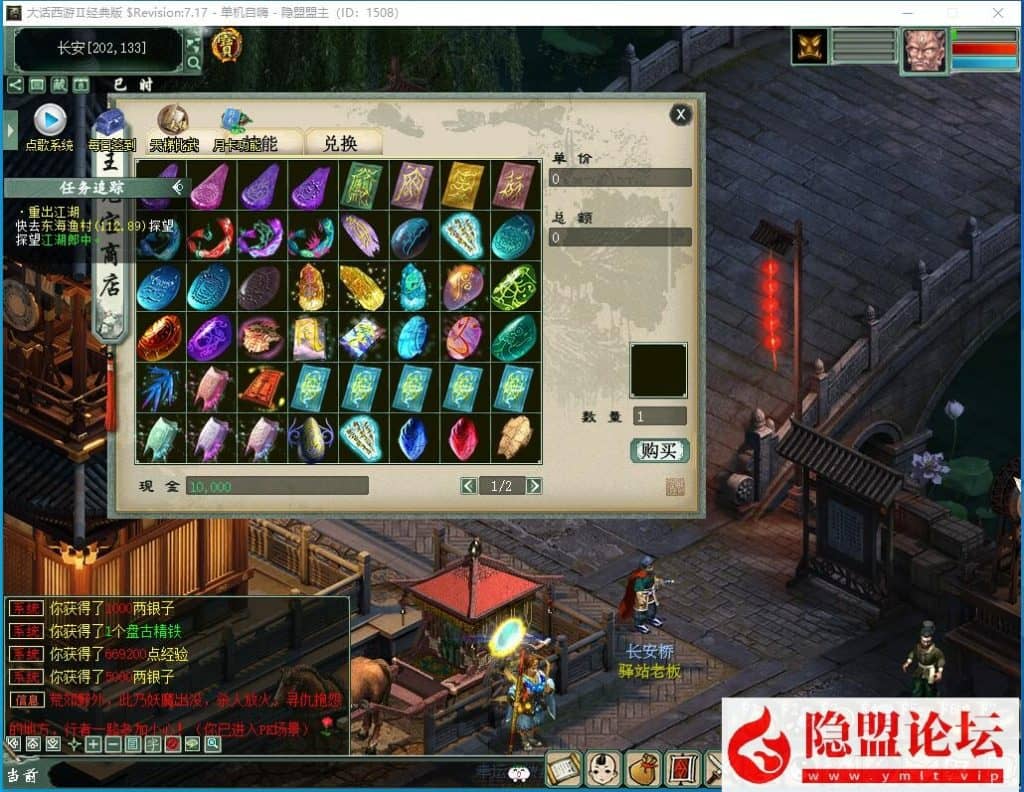Viewport: 1024px width, 792px height.
Task: Collapse the 任务追踪 quest tracker
Action: [178, 187]
